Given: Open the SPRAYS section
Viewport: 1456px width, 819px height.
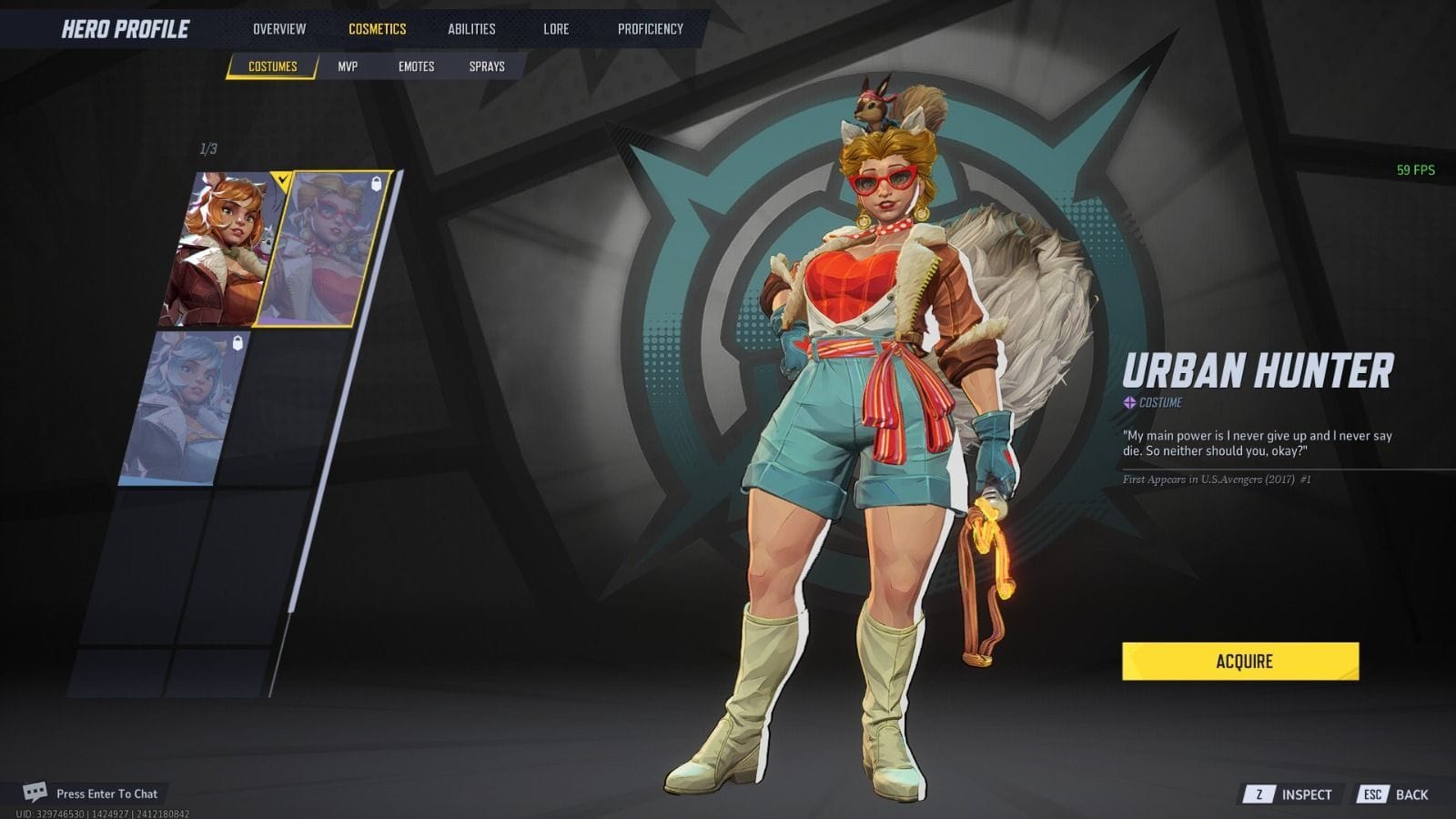Looking at the screenshot, I should (x=489, y=66).
